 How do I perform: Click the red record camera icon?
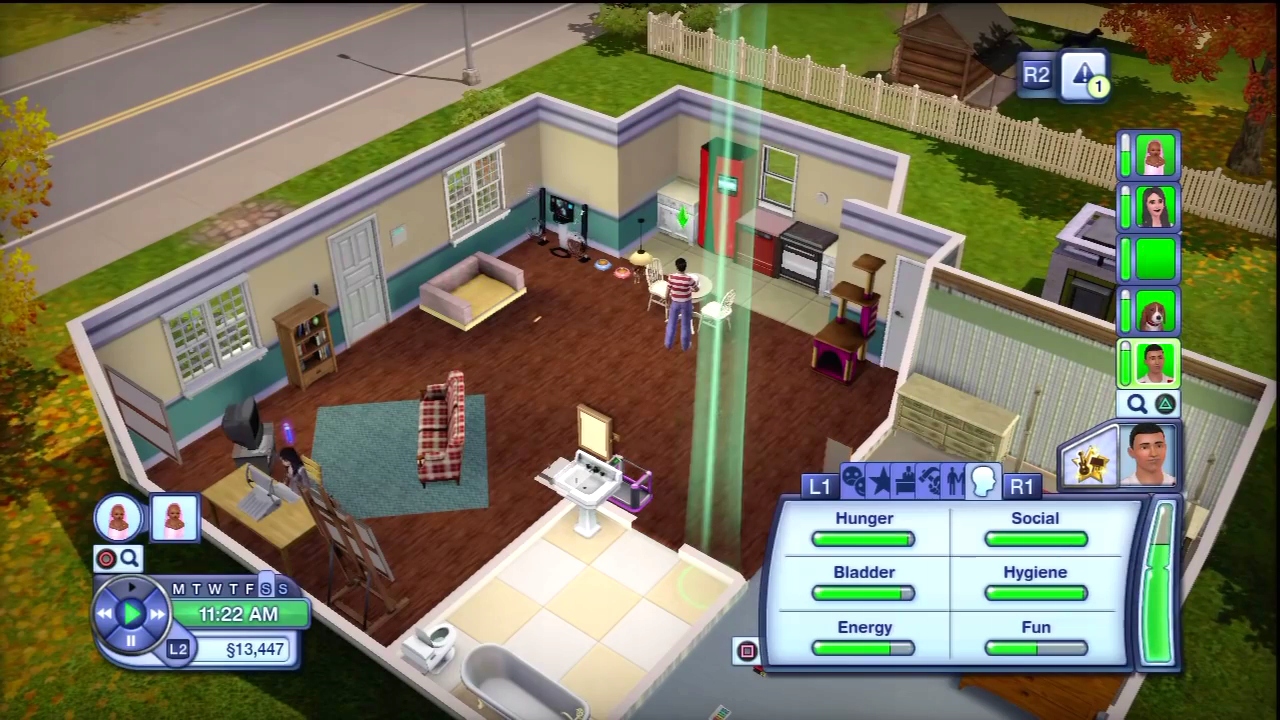coord(106,558)
